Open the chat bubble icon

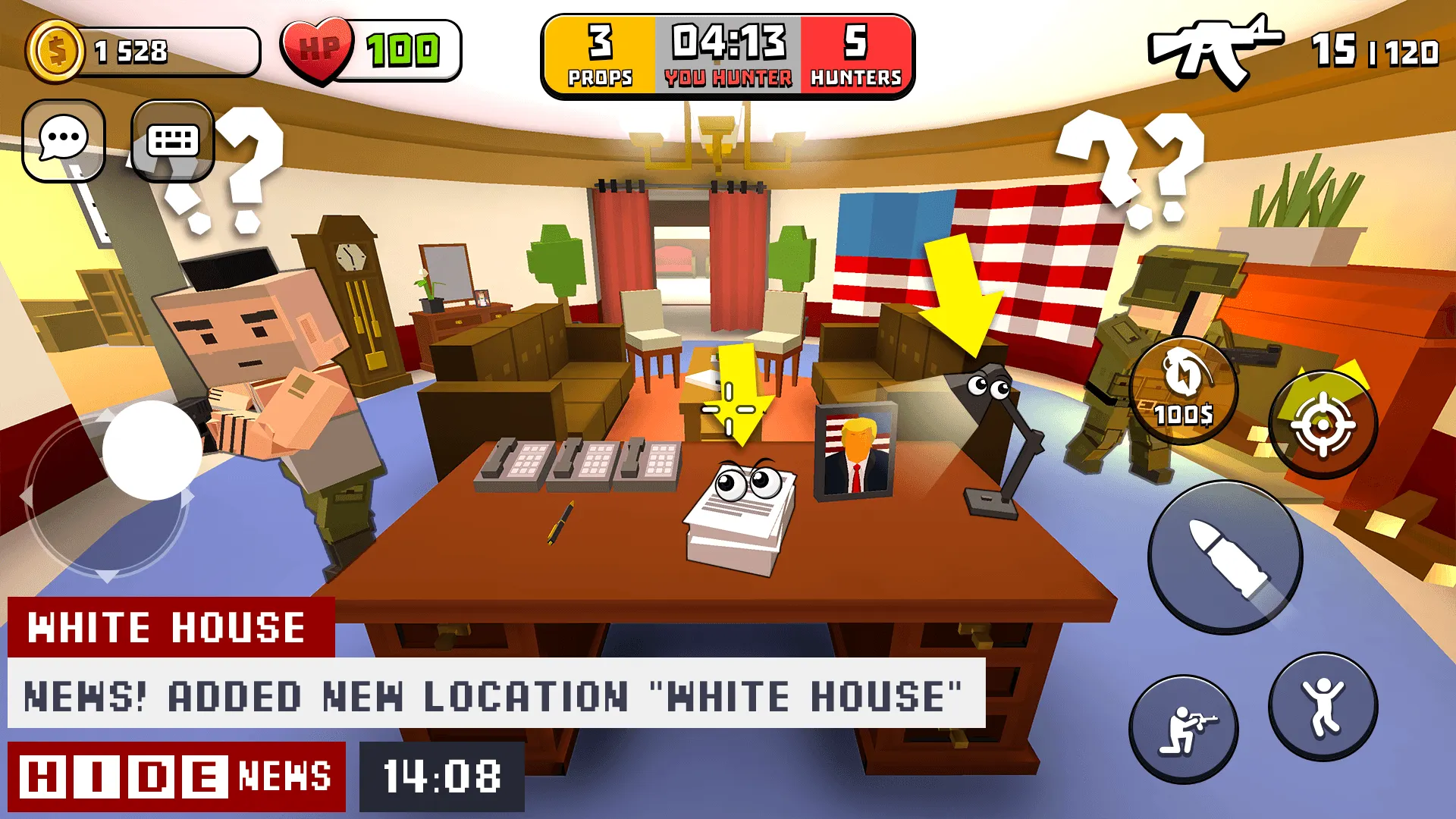pos(65,140)
